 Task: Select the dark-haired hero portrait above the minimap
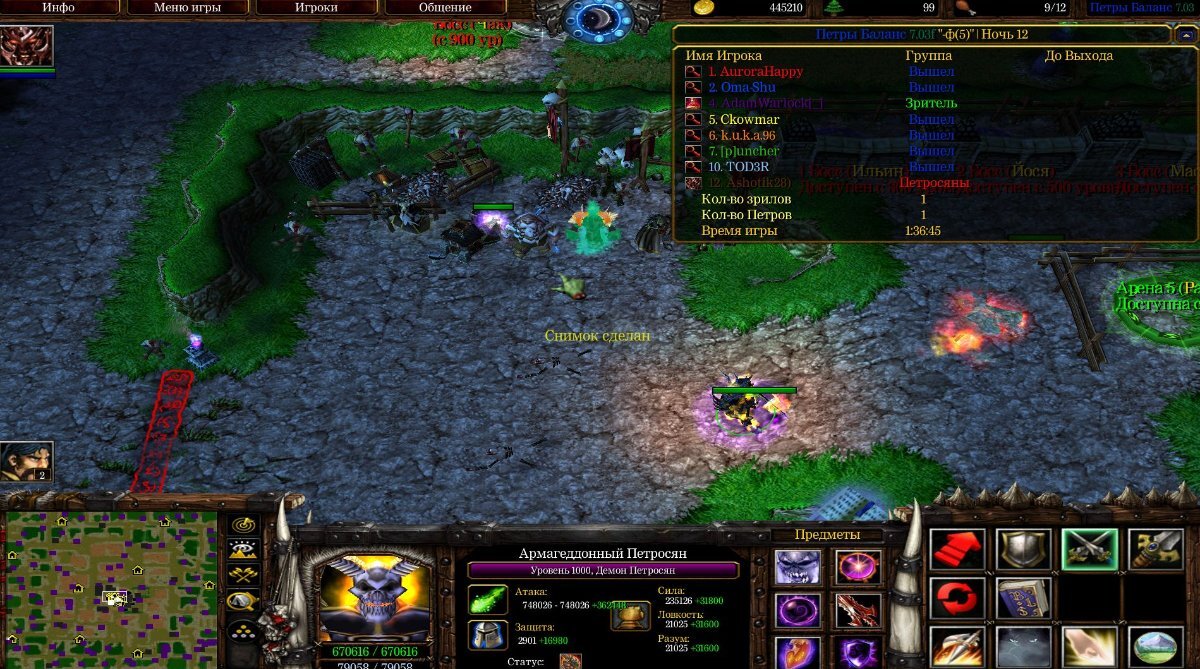click(26, 461)
